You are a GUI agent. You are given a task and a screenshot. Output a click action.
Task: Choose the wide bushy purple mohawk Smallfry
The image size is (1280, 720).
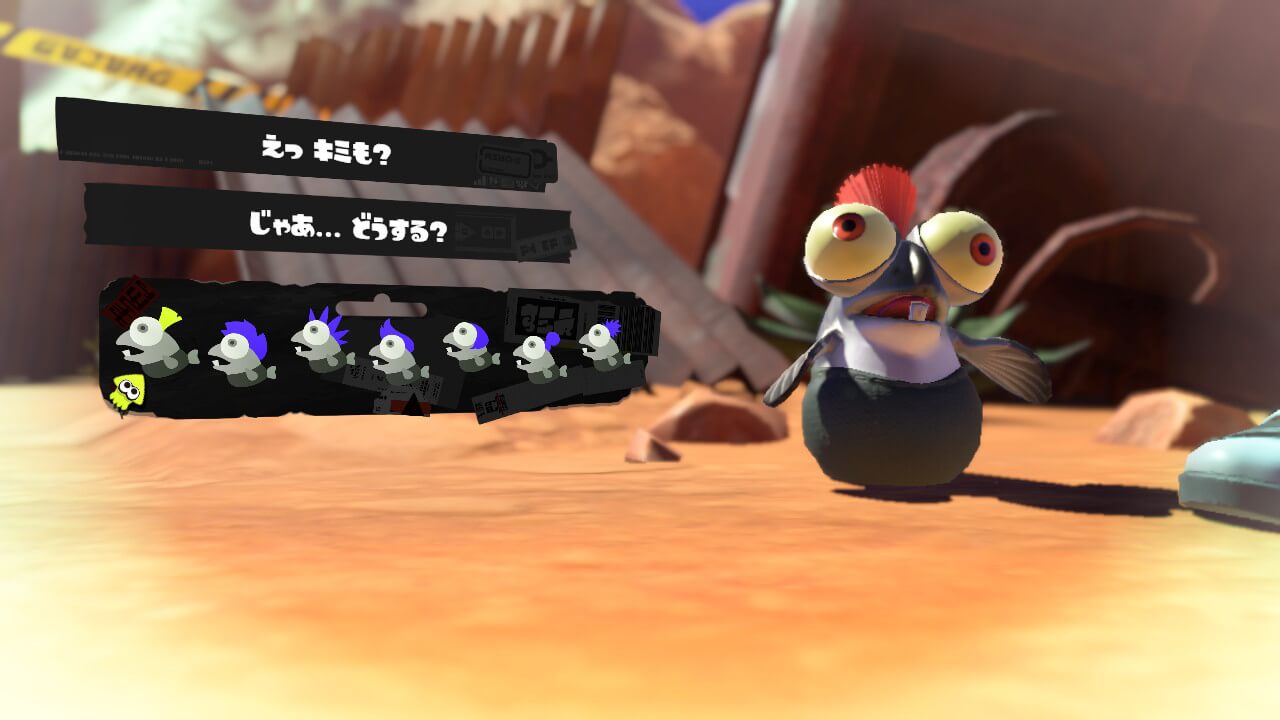coord(241,354)
